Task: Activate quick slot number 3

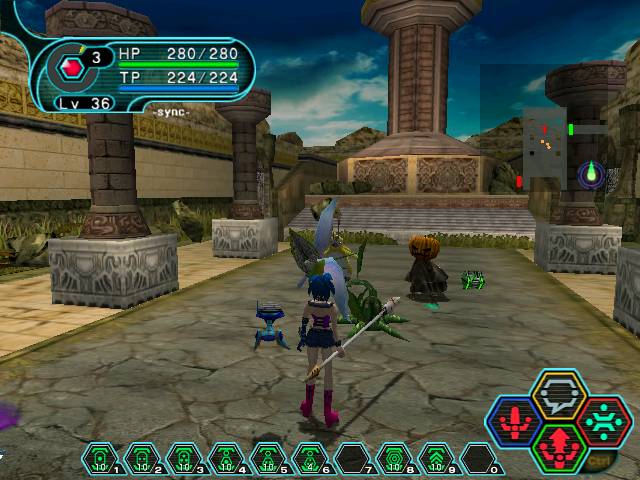Action: pos(184,459)
